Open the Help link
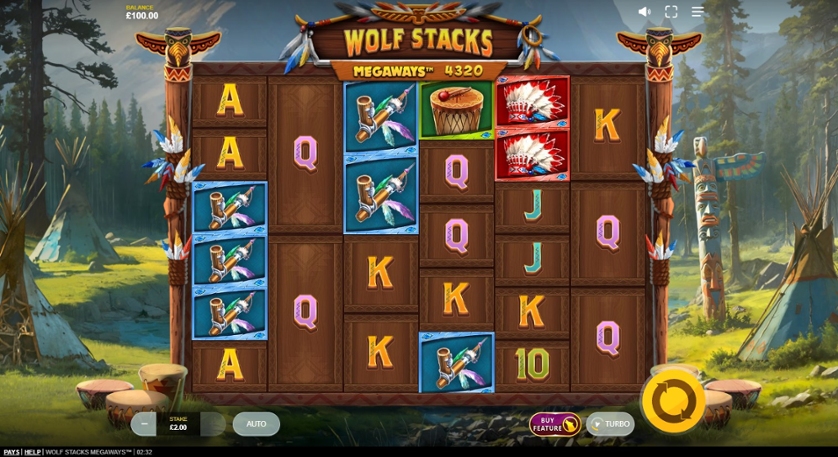838x457 pixels. pyautogui.click(x=33, y=452)
